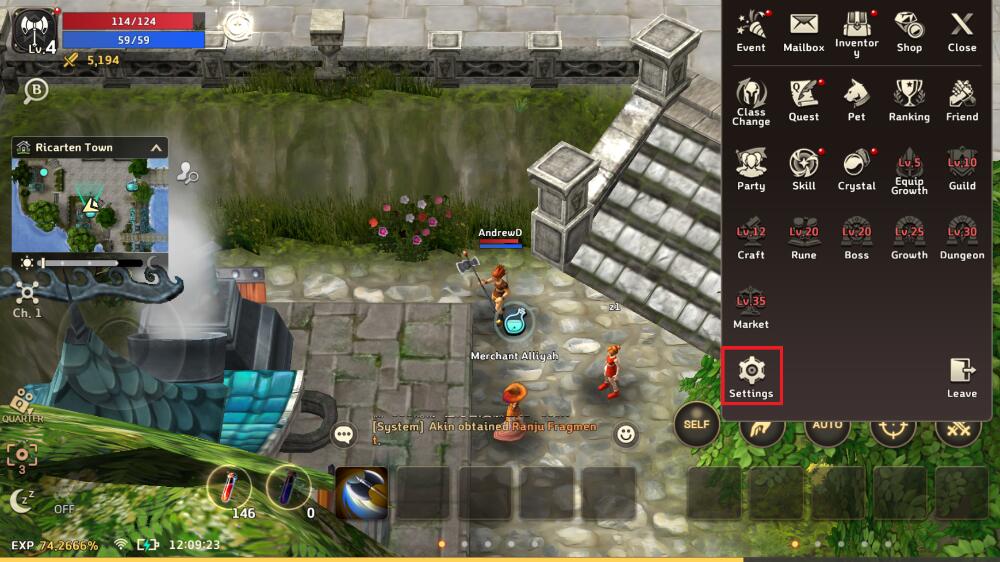
Task: Open the Friend list
Action: tap(962, 100)
